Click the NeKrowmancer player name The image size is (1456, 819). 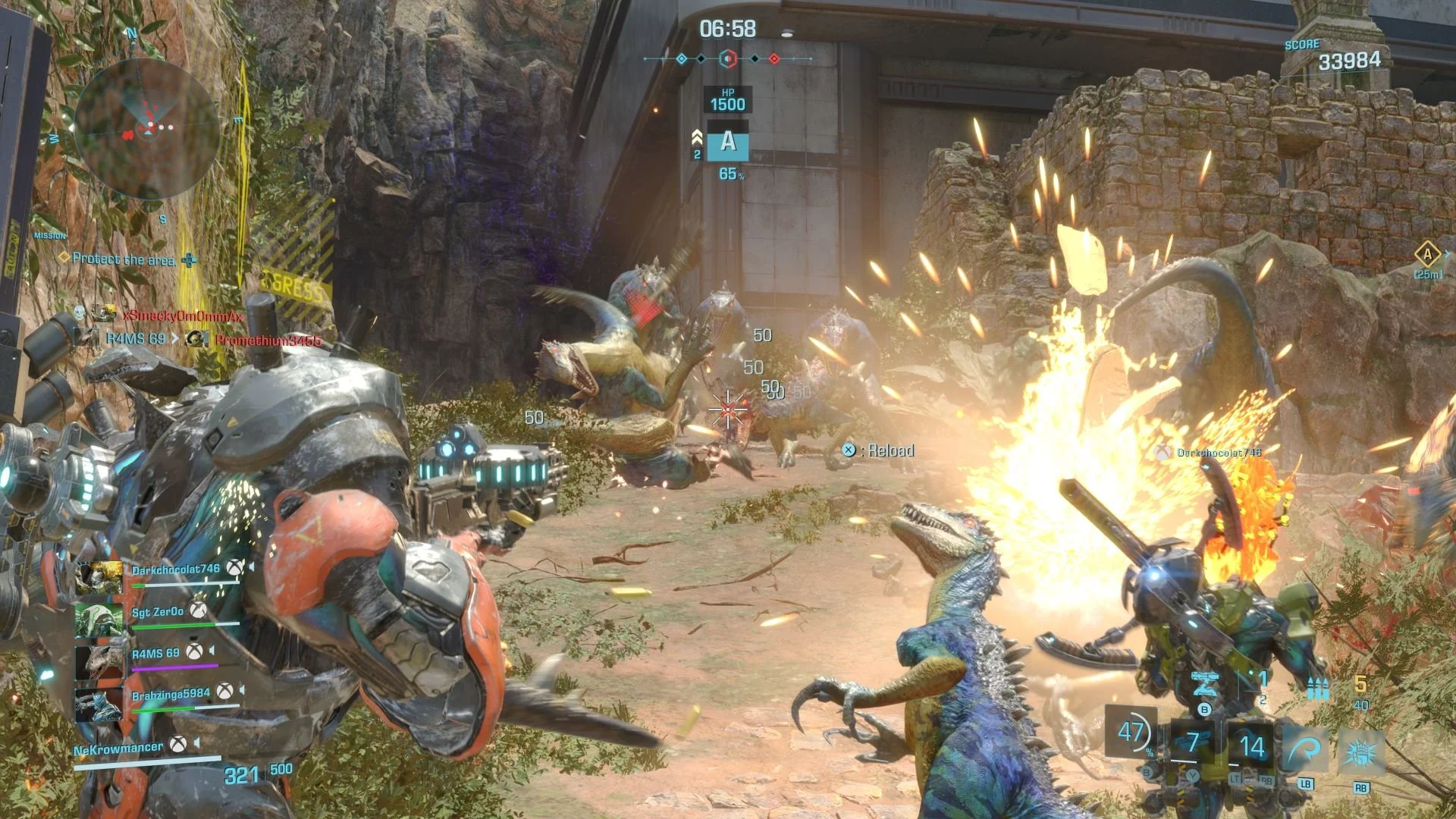tap(118, 749)
